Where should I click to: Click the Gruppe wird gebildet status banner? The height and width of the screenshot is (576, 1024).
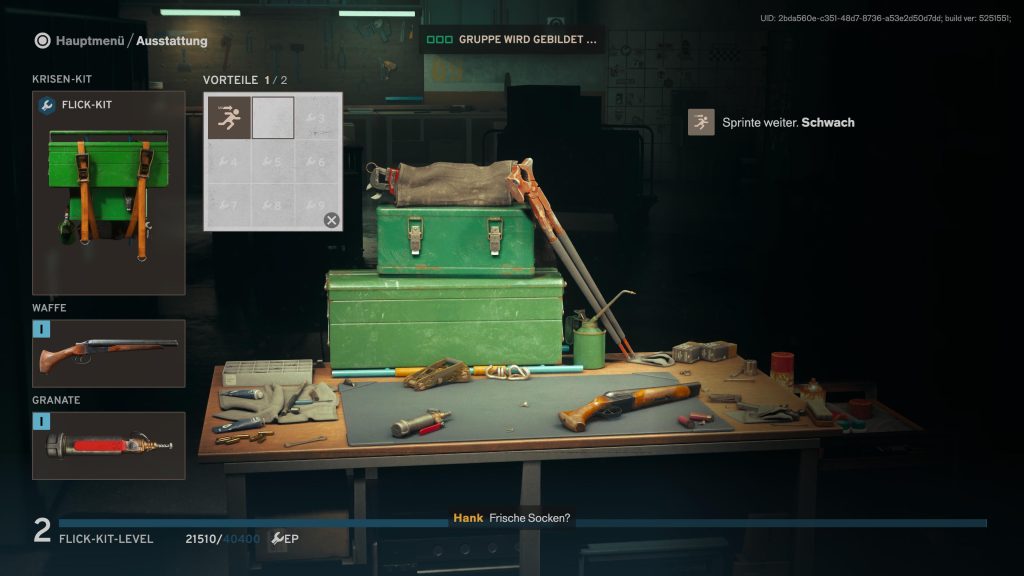point(512,40)
